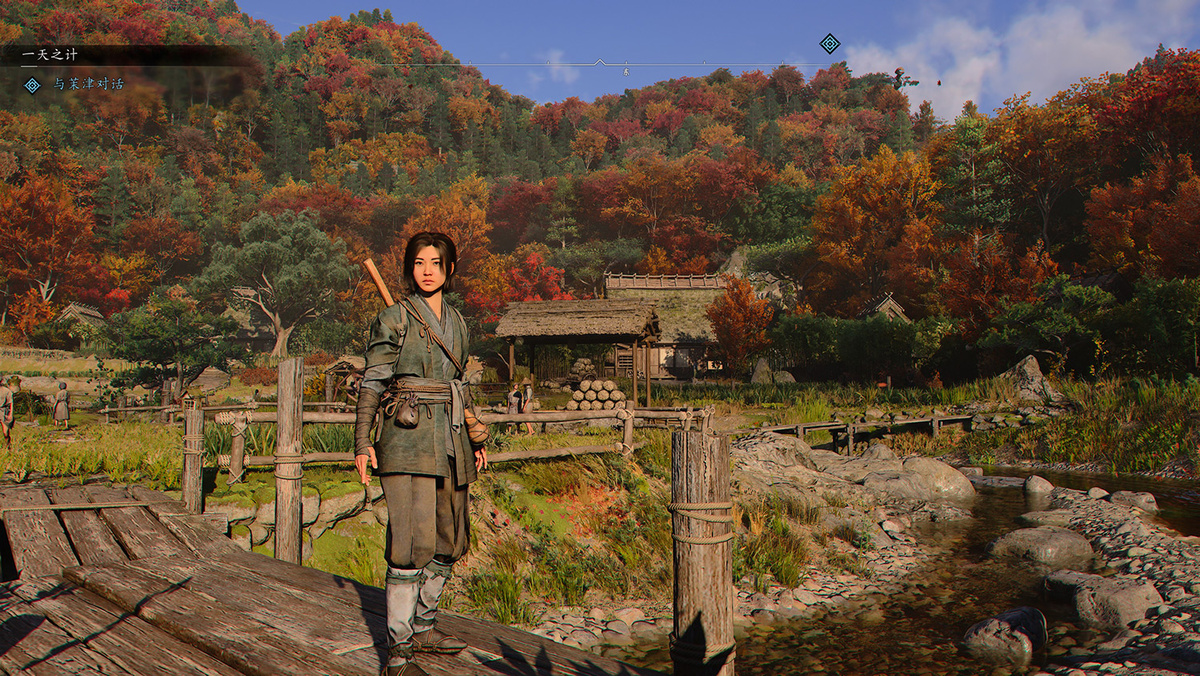
Task: Click the diamond objective marker on the compass
Action: pyautogui.click(x=829, y=43)
